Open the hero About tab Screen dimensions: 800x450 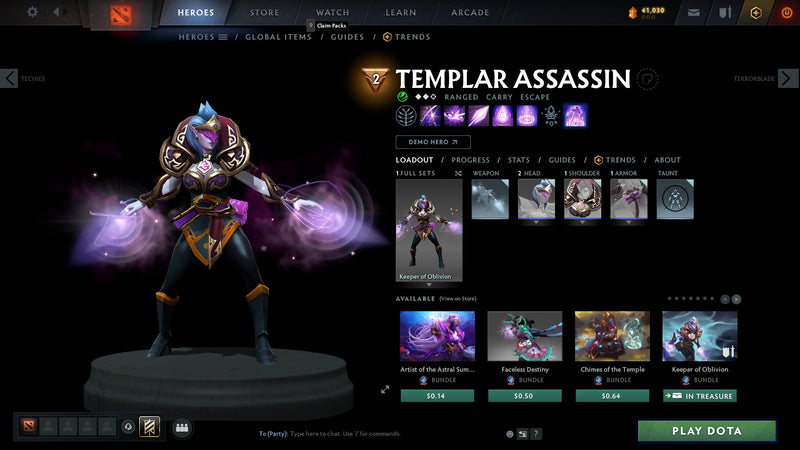[667, 160]
